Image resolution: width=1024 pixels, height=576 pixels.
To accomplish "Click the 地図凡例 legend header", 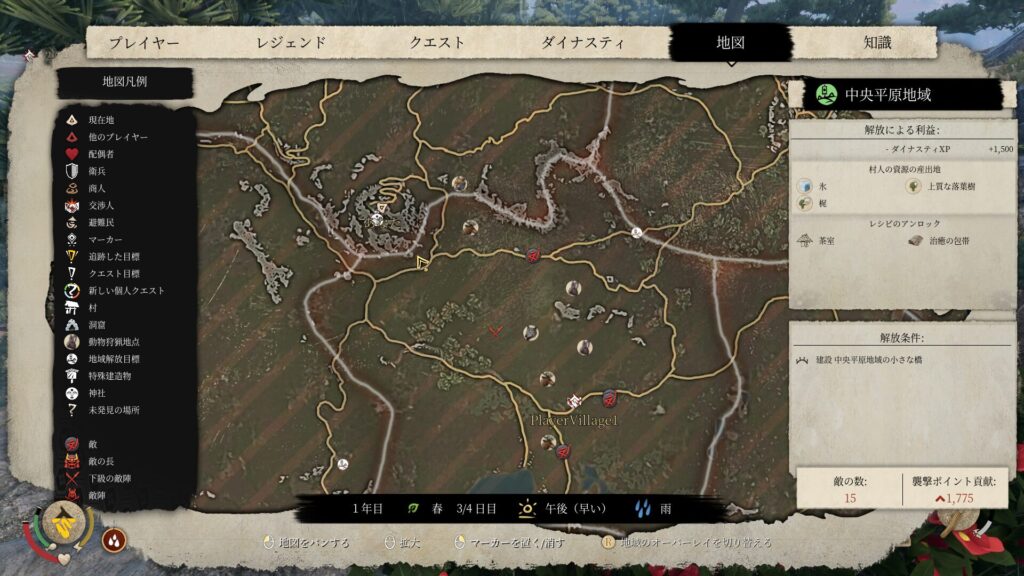I will 125,82.
